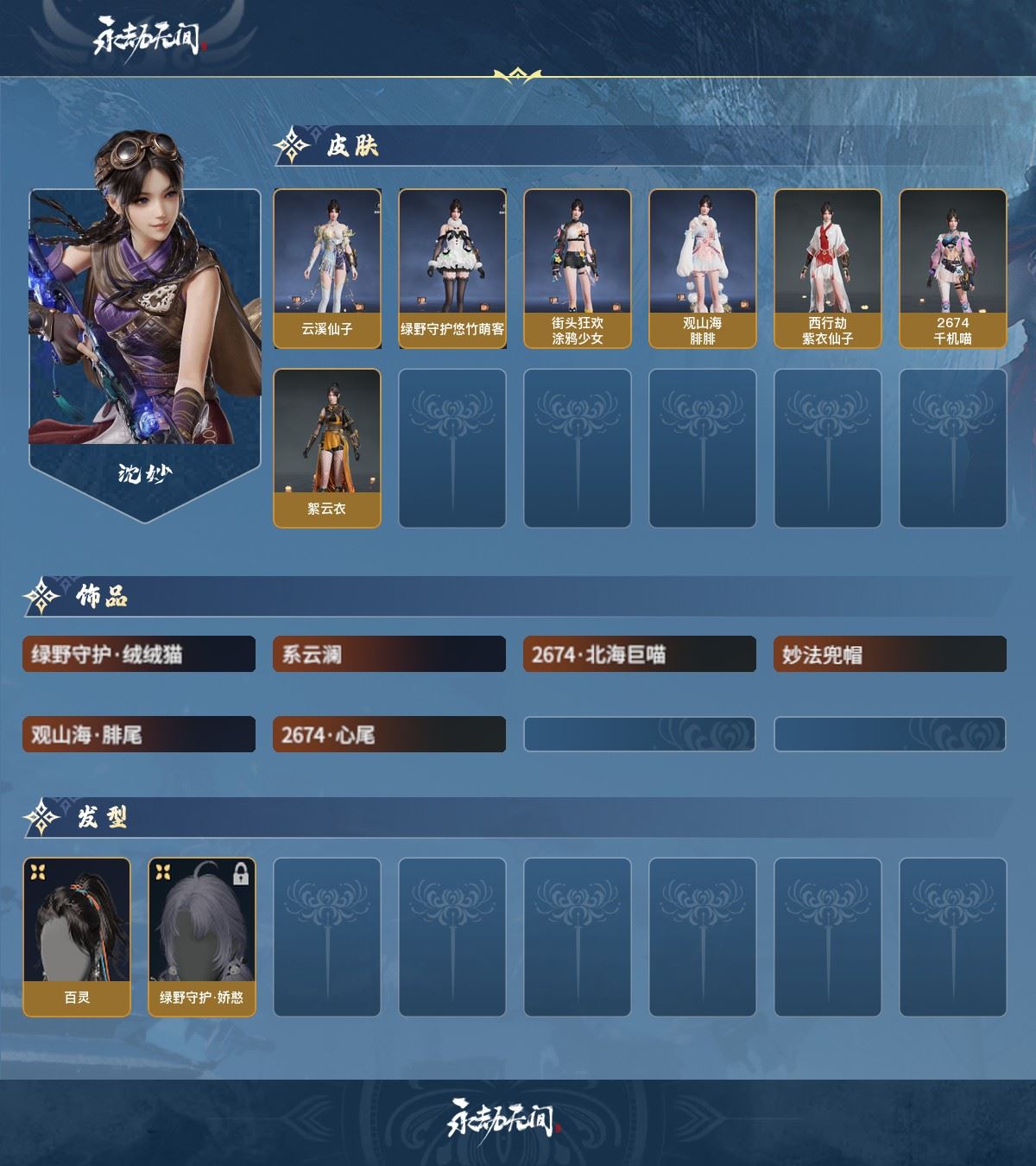
Task: Select the 云溪仙子 skin card
Action: [x=327, y=269]
